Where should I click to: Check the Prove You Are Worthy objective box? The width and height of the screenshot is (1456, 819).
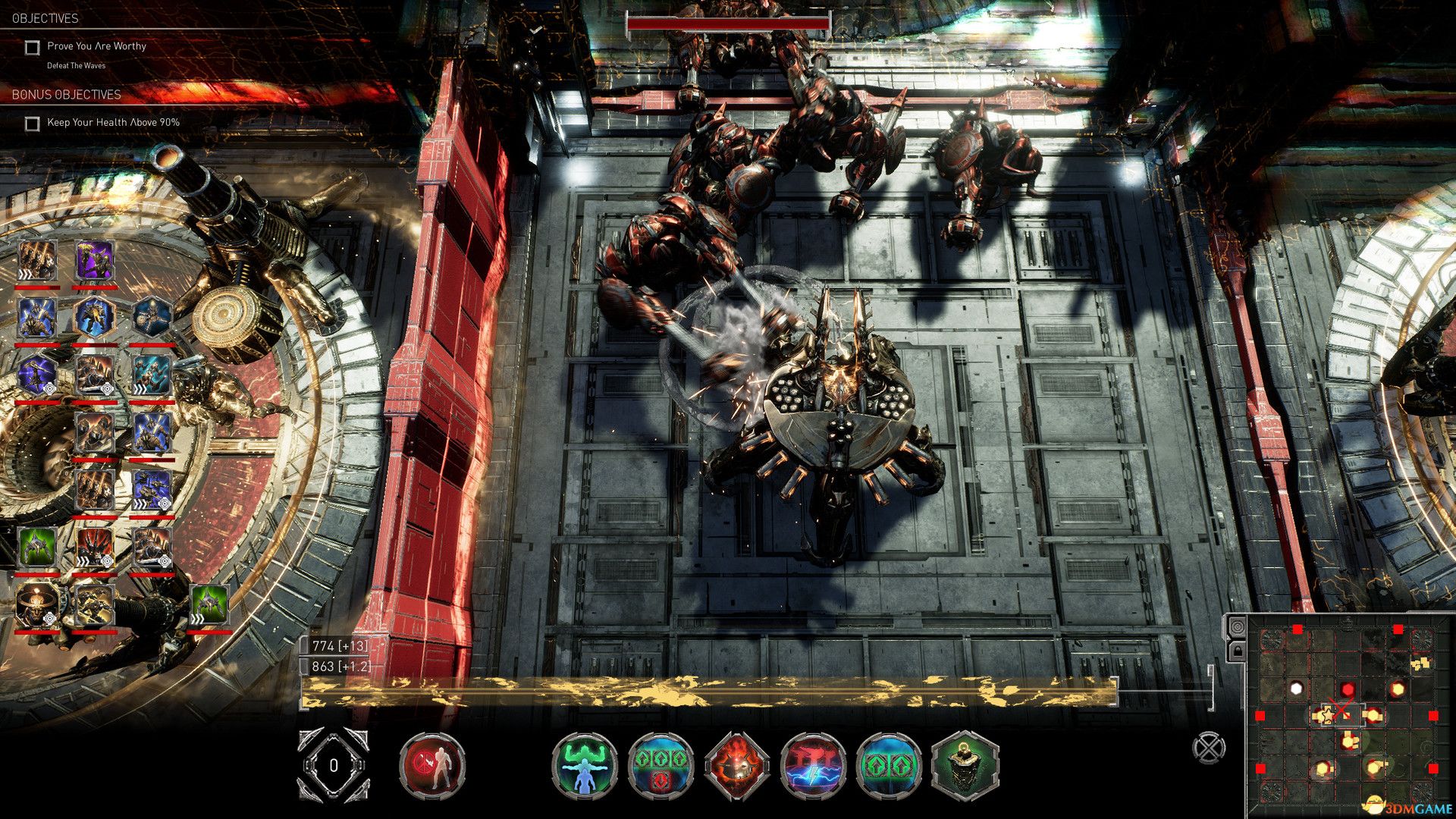(x=31, y=46)
